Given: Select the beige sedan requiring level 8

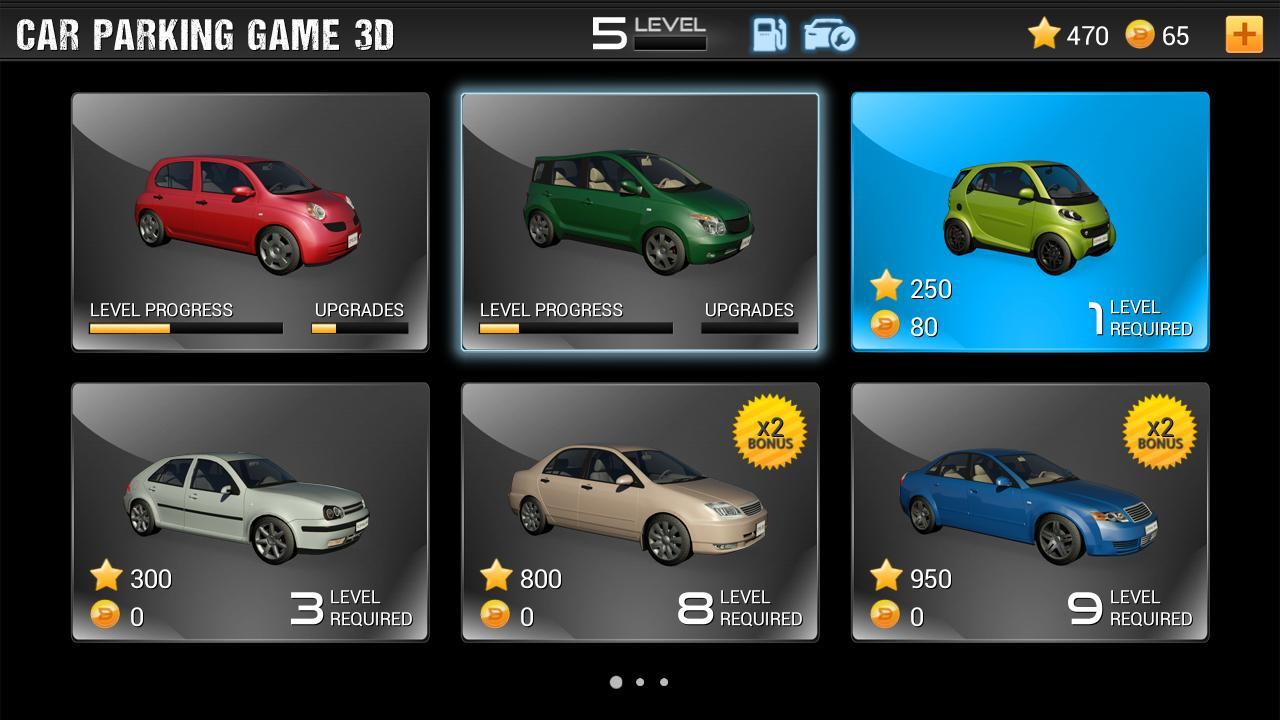Looking at the screenshot, I should (x=640, y=510).
